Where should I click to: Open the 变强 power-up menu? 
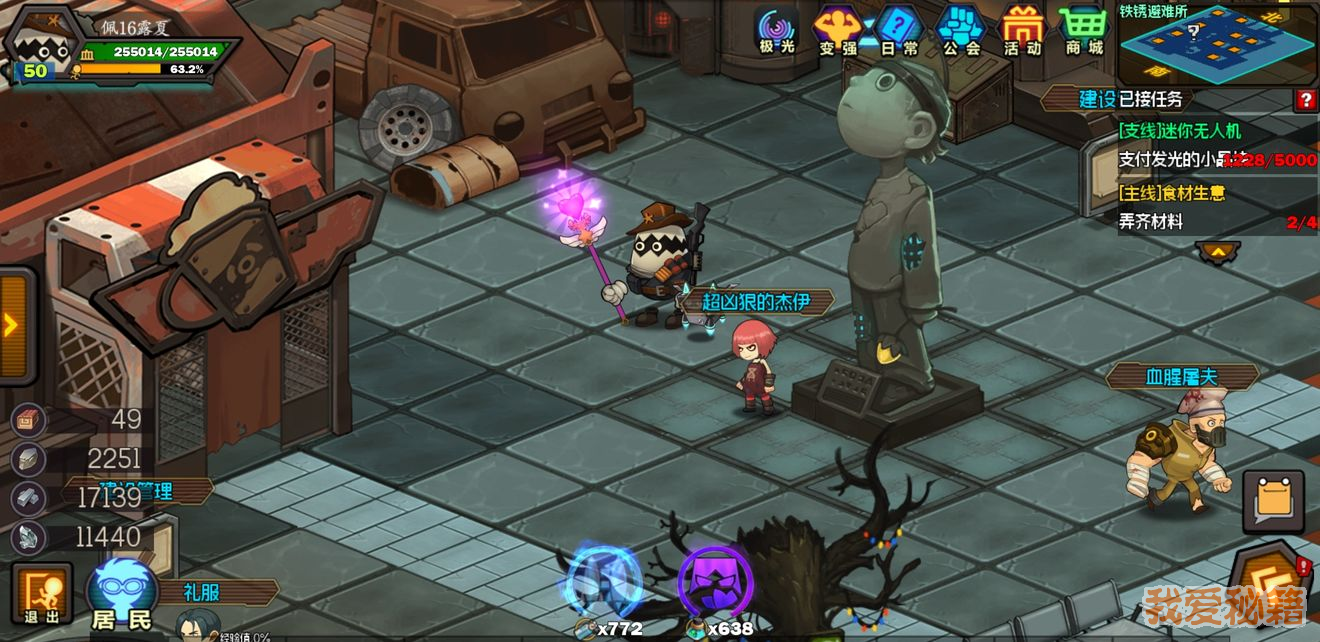pos(838,30)
